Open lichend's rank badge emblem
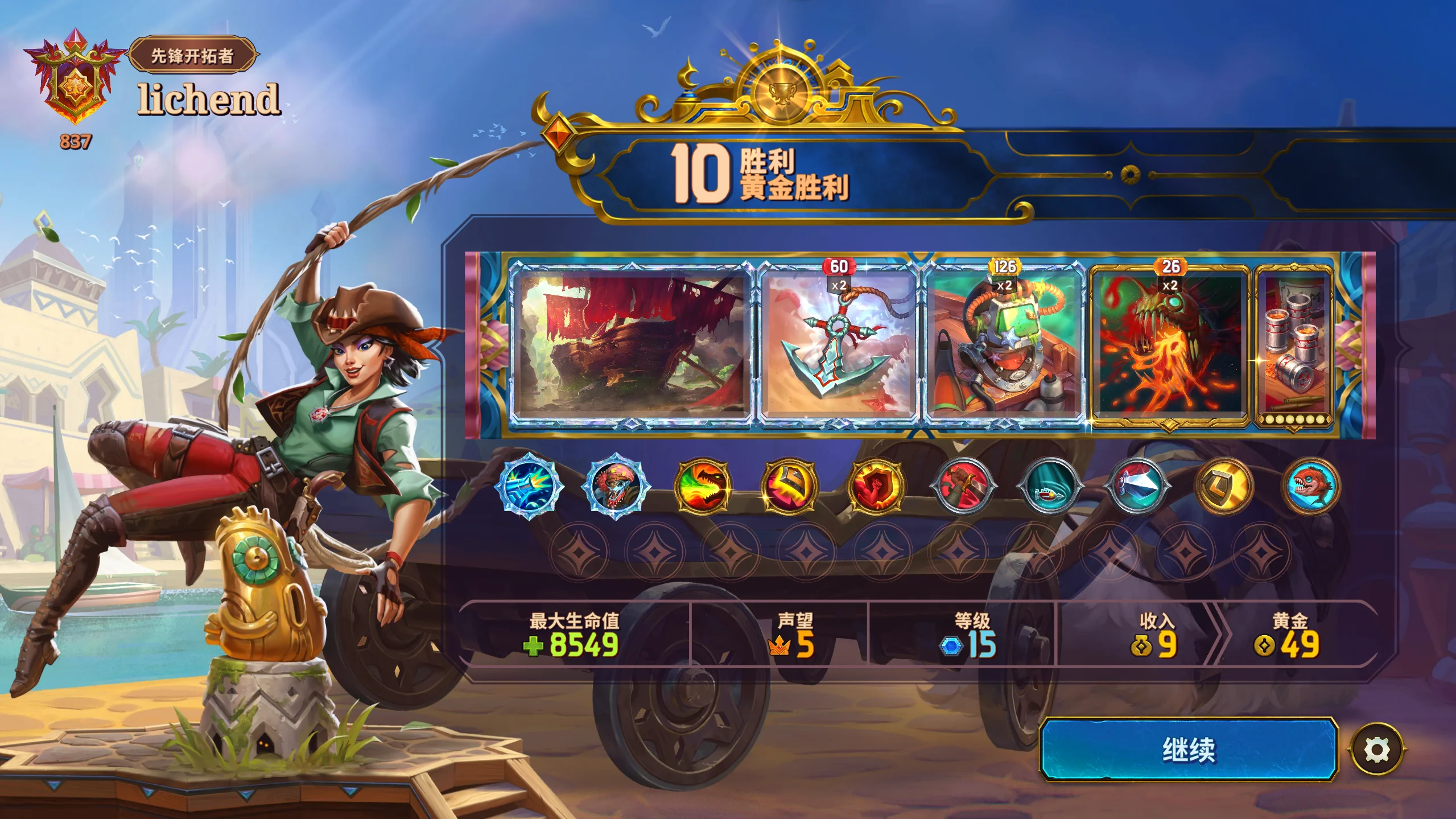Screen dimensions: 1456x819 (x=75, y=80)
